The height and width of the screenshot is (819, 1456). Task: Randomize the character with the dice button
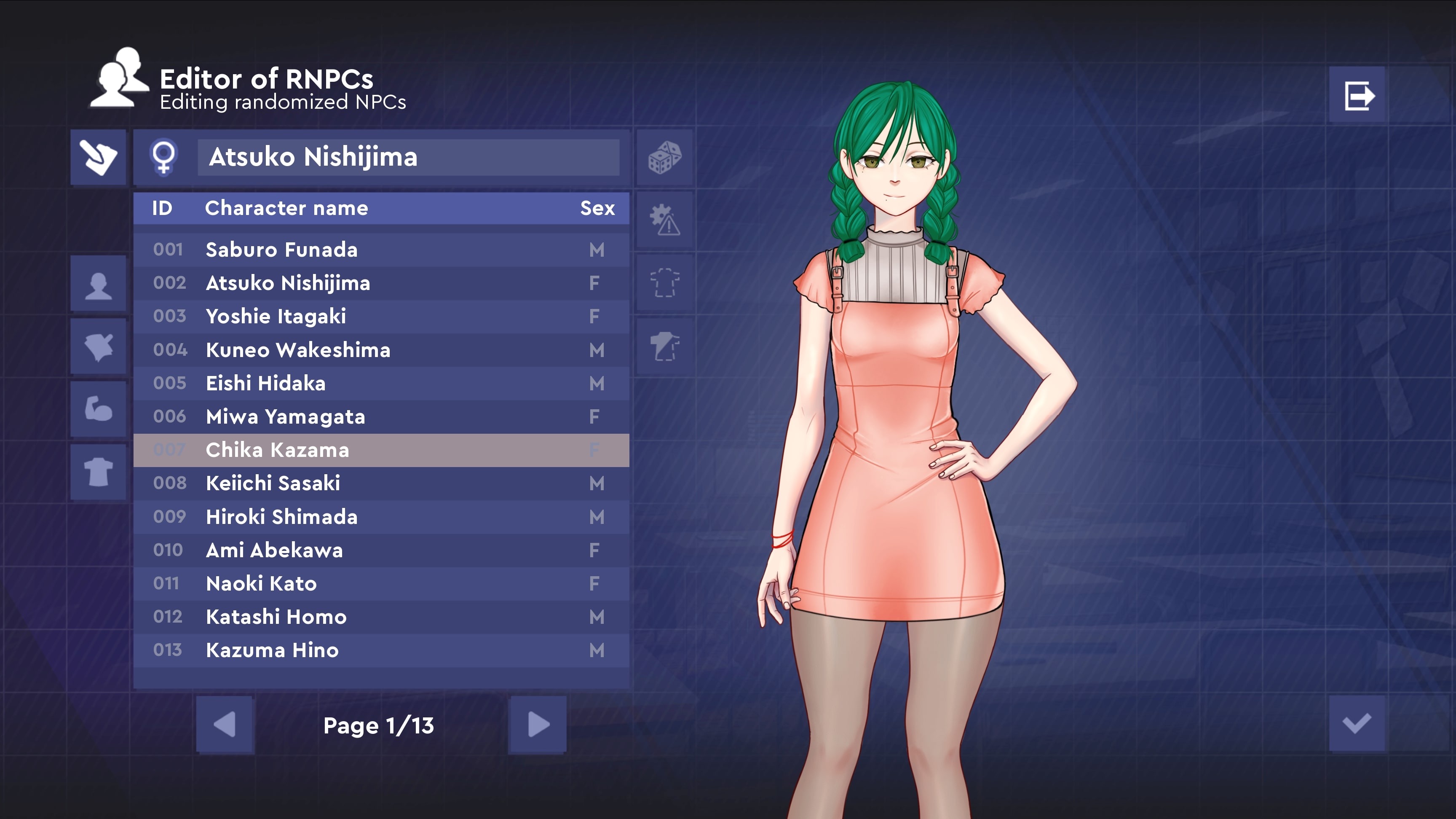click(x=665, y=157)
